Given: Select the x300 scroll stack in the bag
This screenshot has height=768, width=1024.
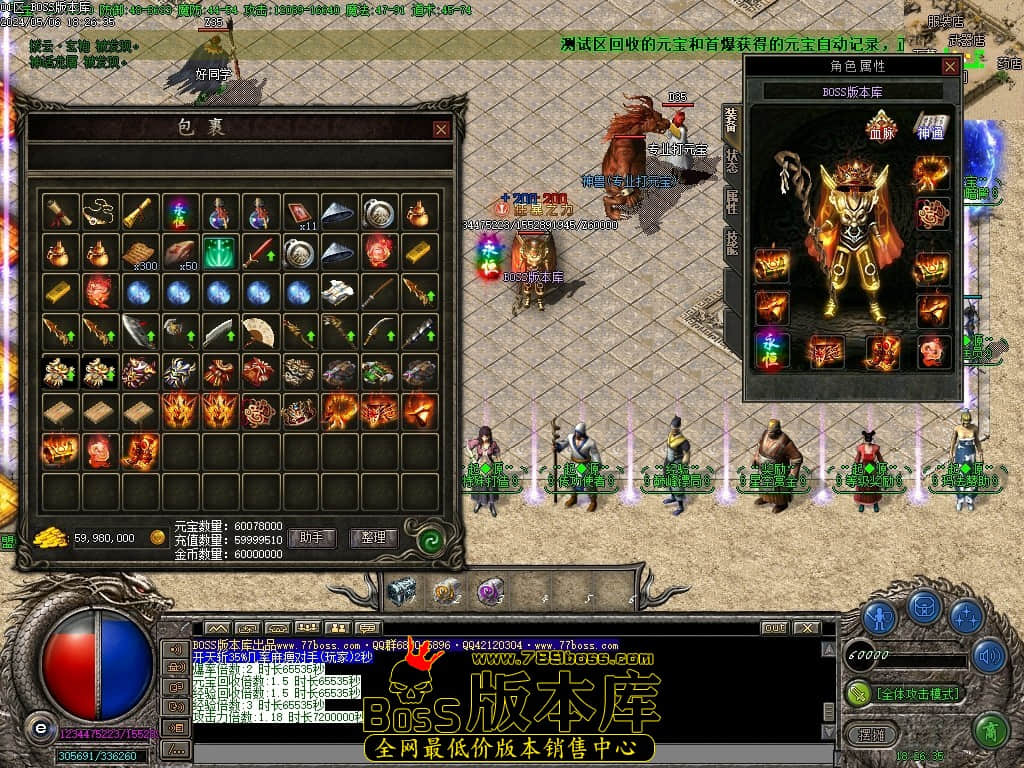Looking at the screenshot, I should (x=140, y=252).
